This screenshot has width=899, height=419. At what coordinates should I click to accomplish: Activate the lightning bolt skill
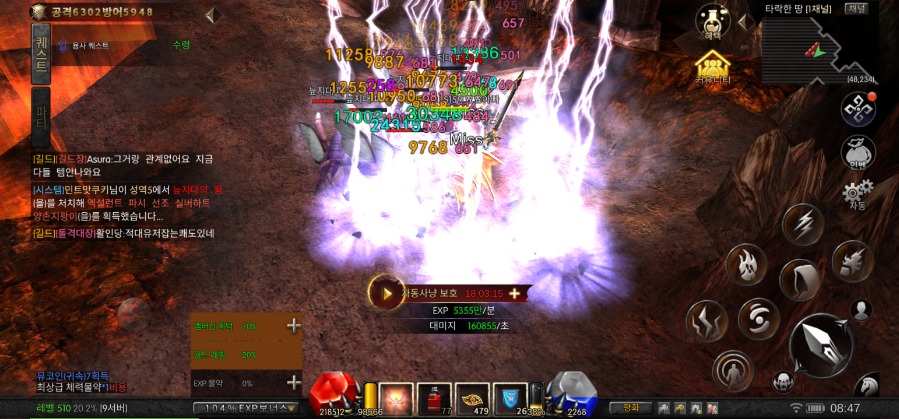(802, 225)
